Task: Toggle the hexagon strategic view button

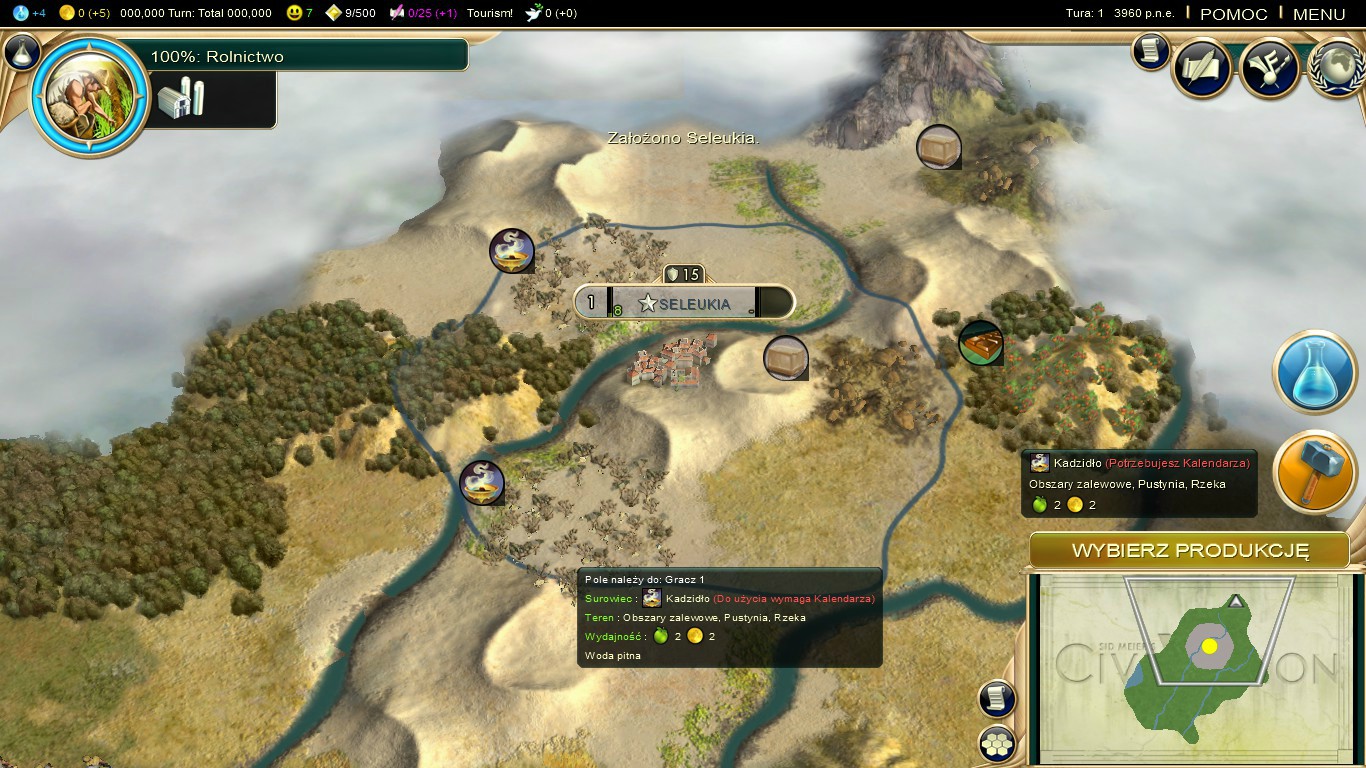Action: pyautogui.click(x=997, y=743)
